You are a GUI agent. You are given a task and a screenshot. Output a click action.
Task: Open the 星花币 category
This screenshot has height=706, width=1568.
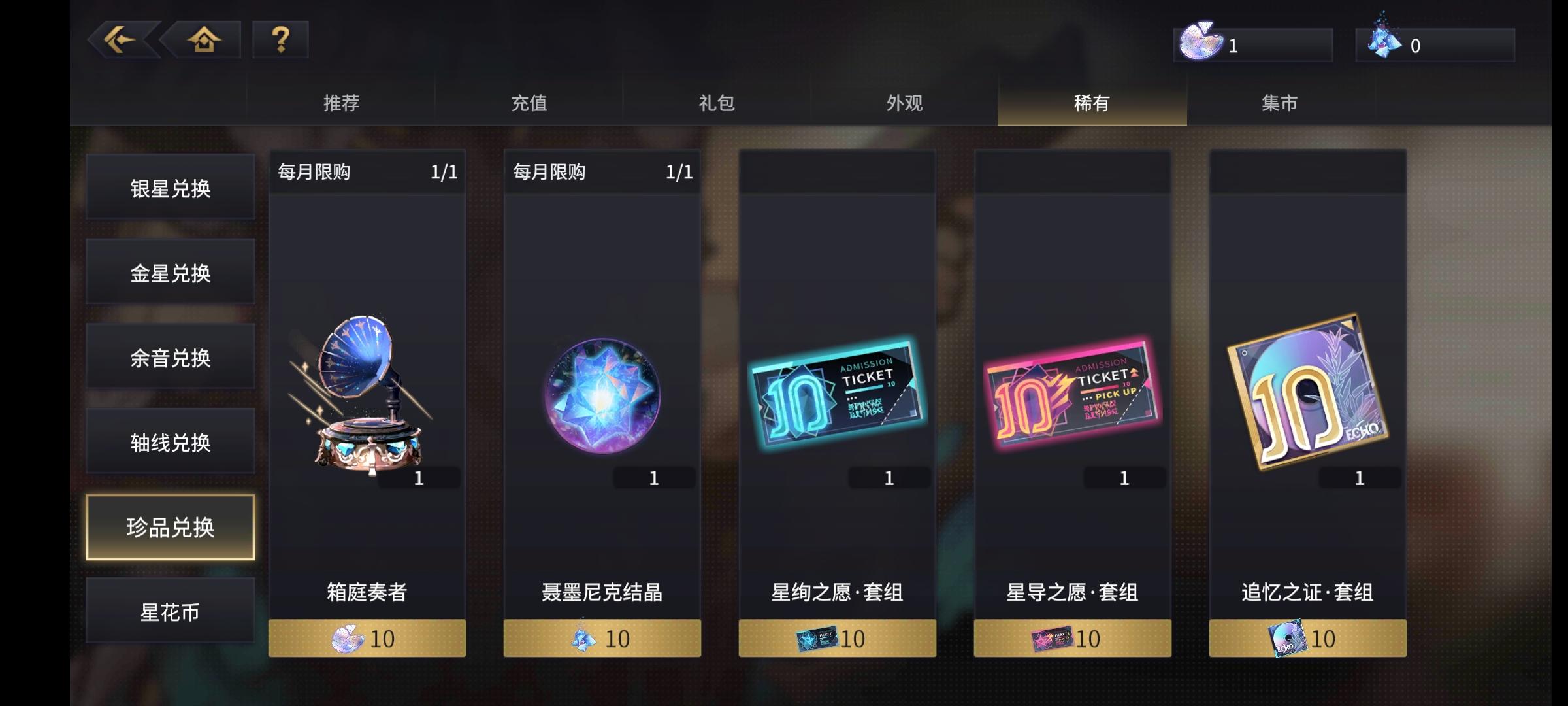170,611
